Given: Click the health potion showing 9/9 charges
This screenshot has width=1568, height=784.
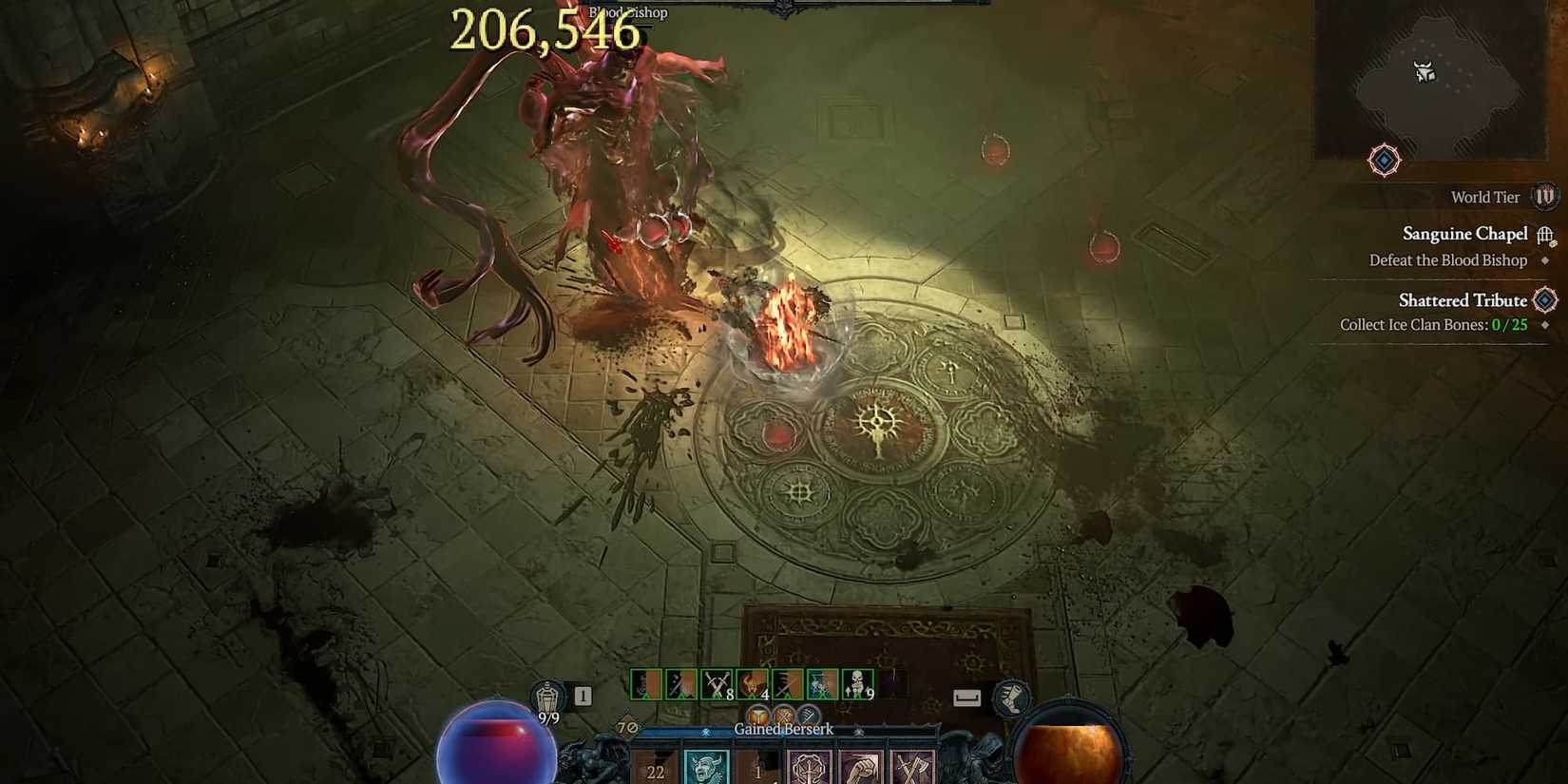Looking at the screenshot, I should [x=548, y=697].
